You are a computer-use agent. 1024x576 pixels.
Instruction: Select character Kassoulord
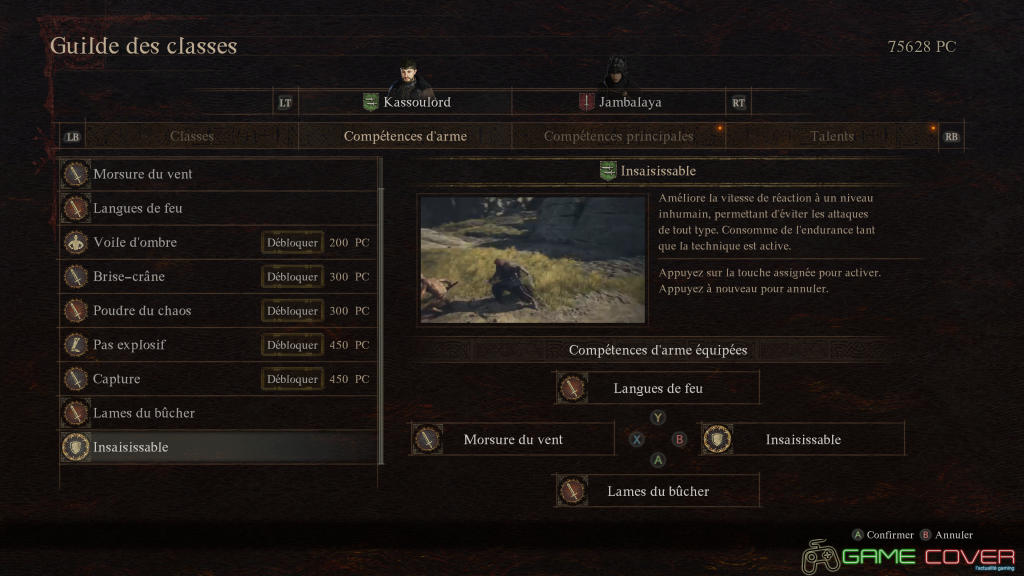point(405,102)
